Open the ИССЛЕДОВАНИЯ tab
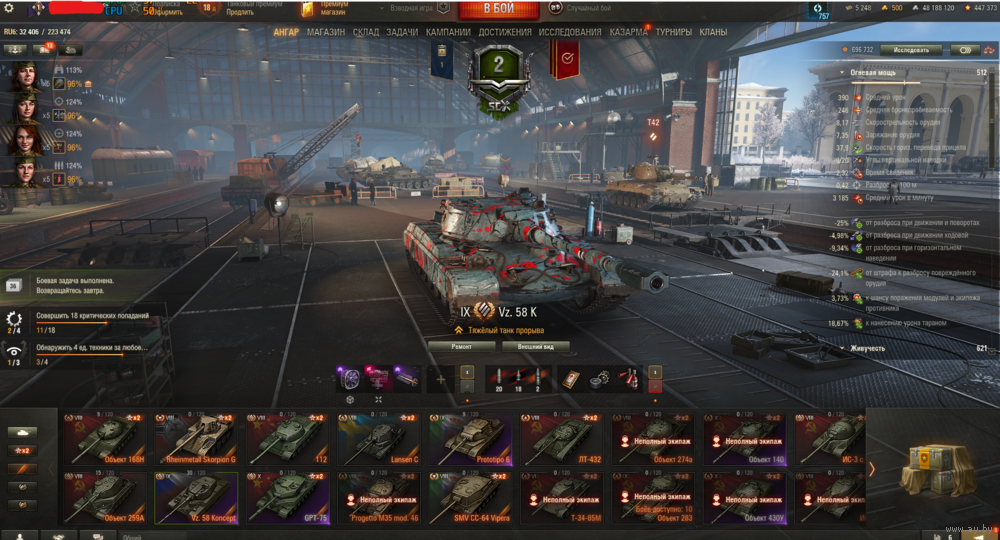 (570, 32)
